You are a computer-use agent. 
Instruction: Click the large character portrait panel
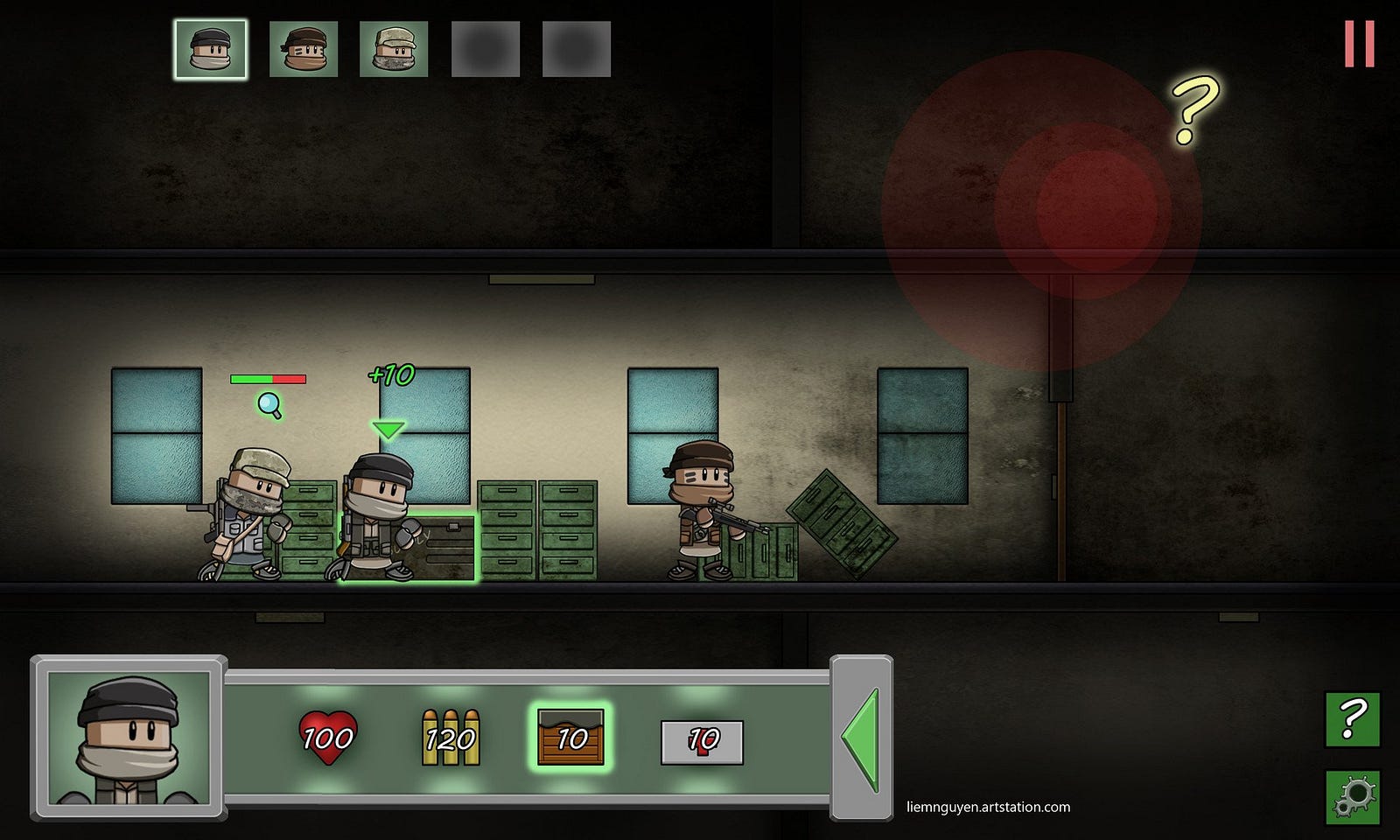[x=129, y=738]
